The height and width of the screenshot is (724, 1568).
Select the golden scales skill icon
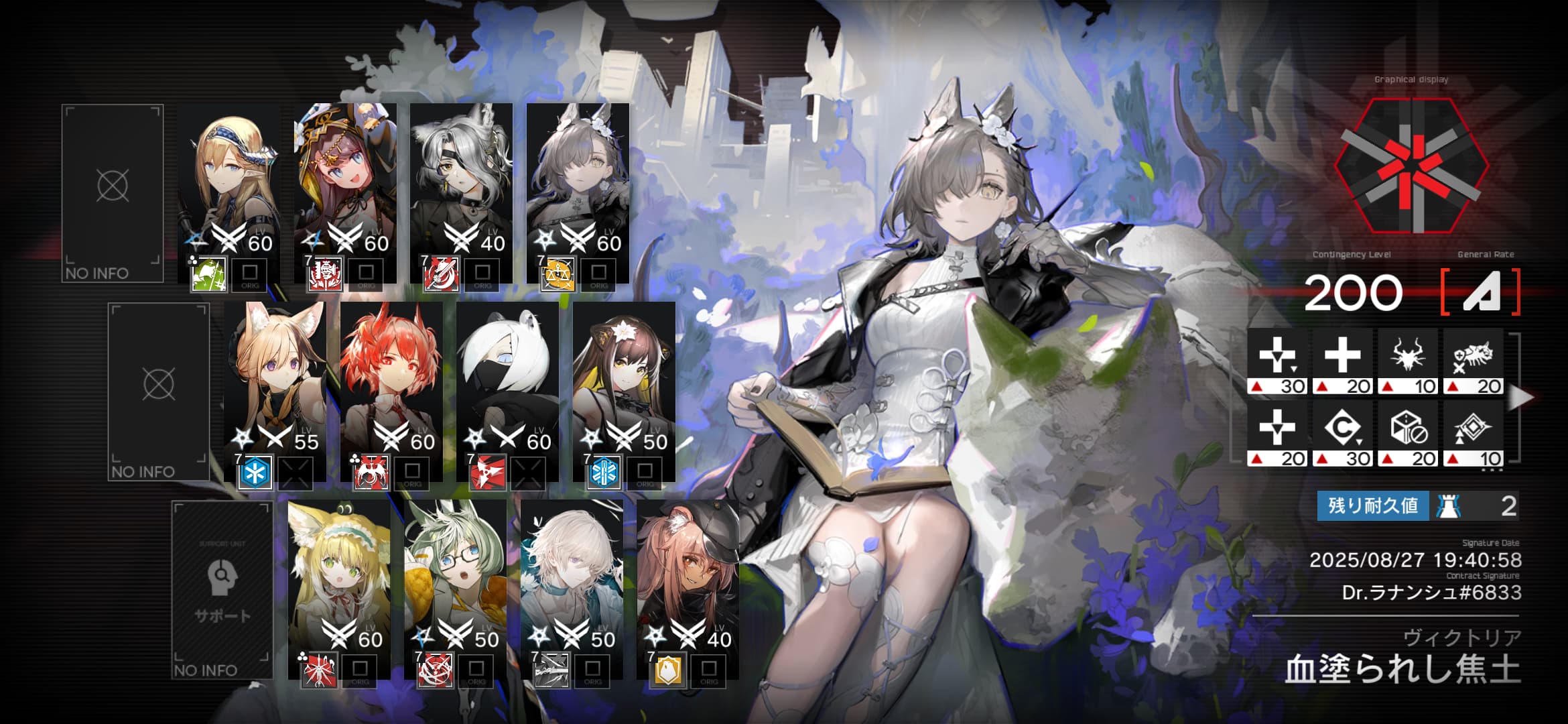[558, 274]
